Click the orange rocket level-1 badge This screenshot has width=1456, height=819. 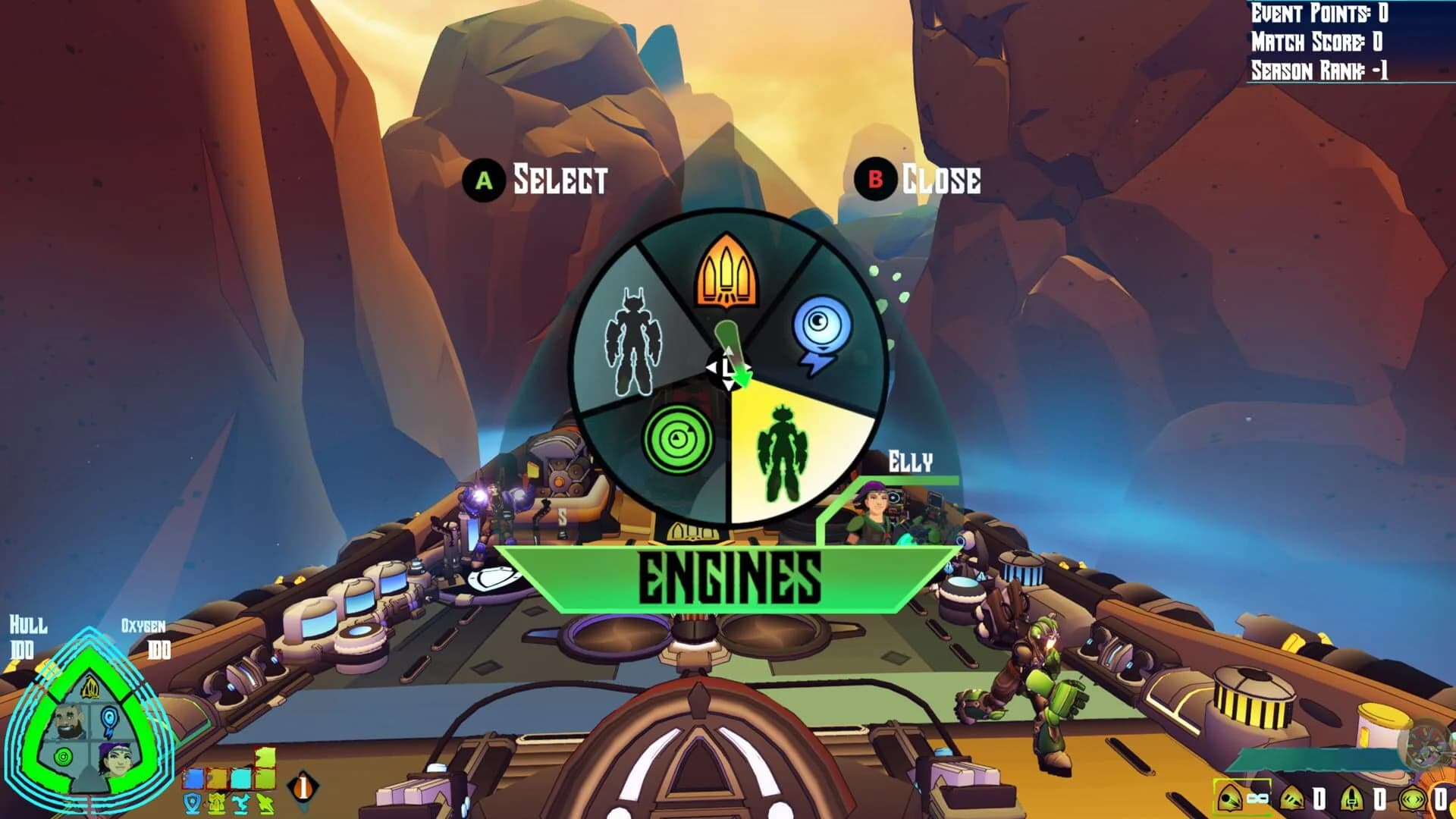302,786
